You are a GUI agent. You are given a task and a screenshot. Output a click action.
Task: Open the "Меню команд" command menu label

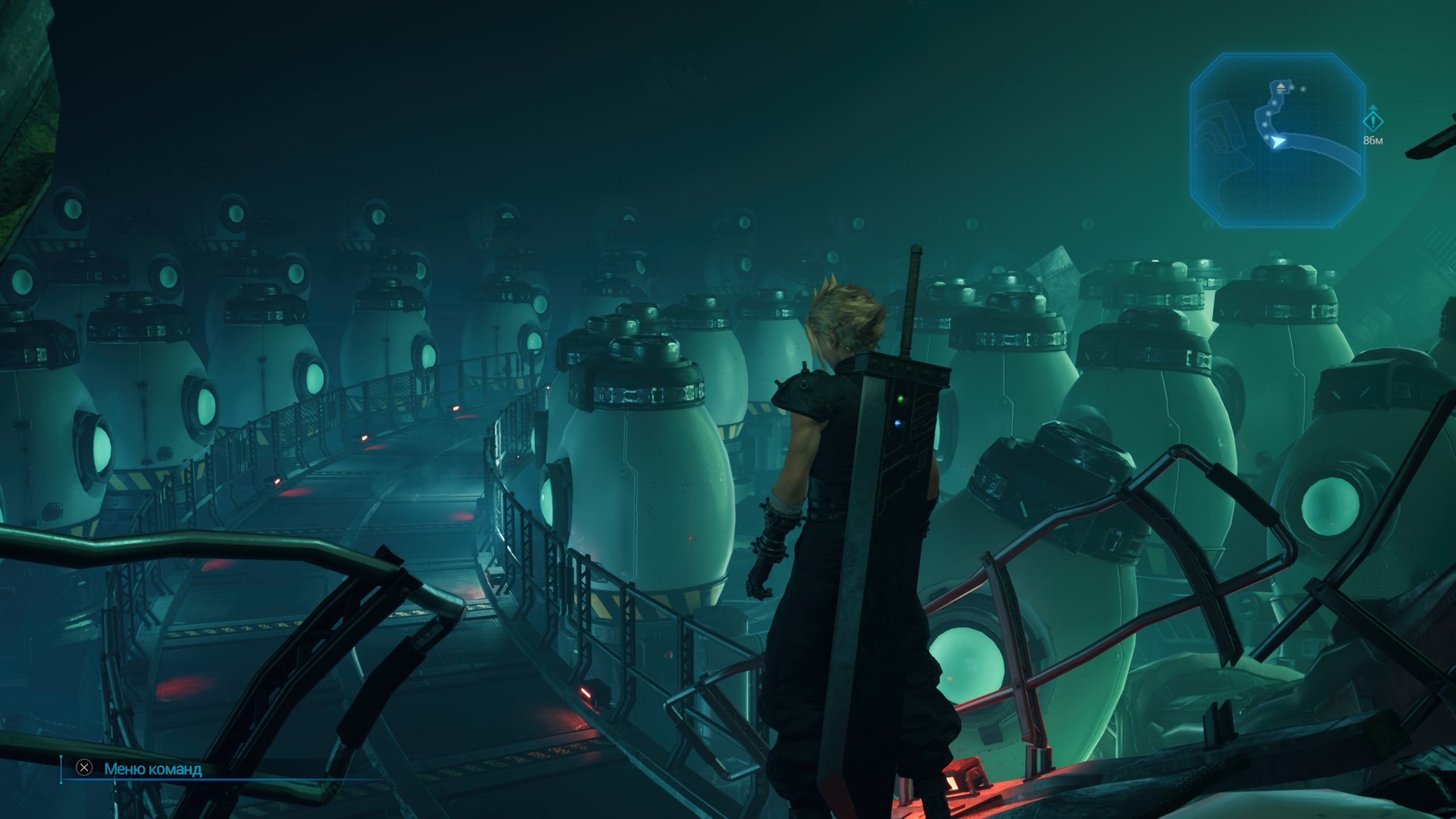(152, 769)
